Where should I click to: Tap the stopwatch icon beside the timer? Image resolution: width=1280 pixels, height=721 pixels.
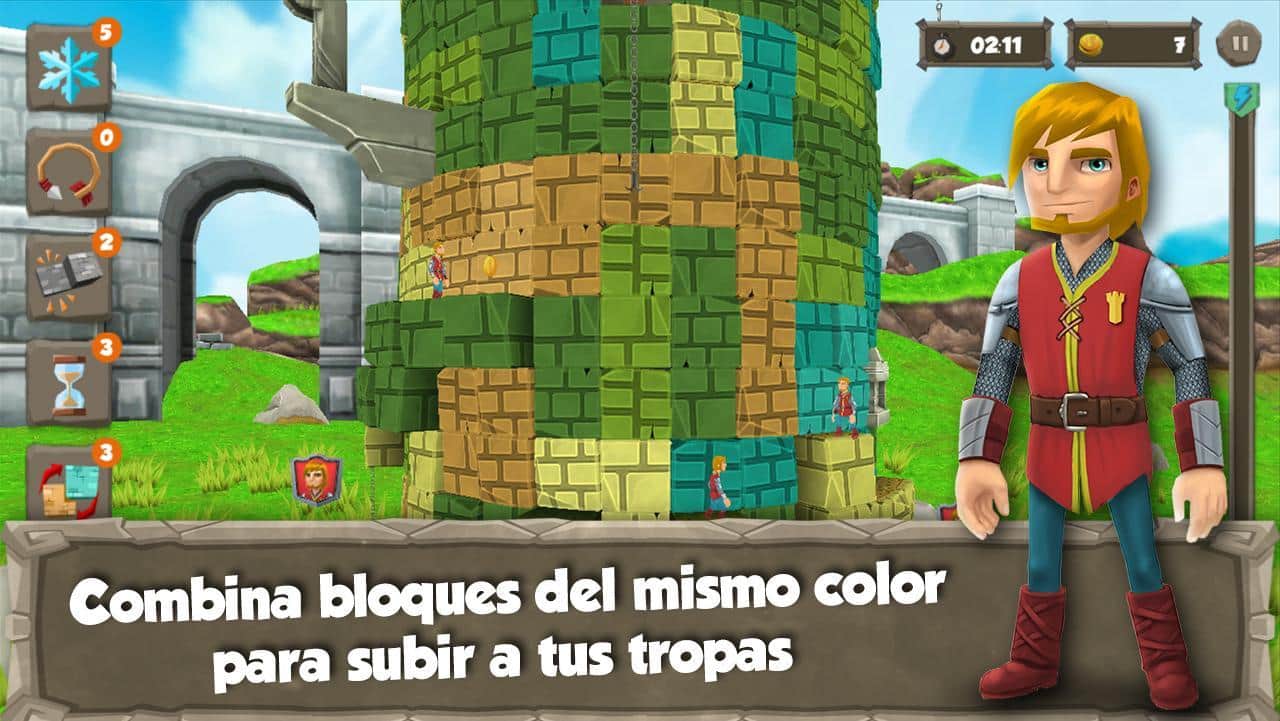942,43
